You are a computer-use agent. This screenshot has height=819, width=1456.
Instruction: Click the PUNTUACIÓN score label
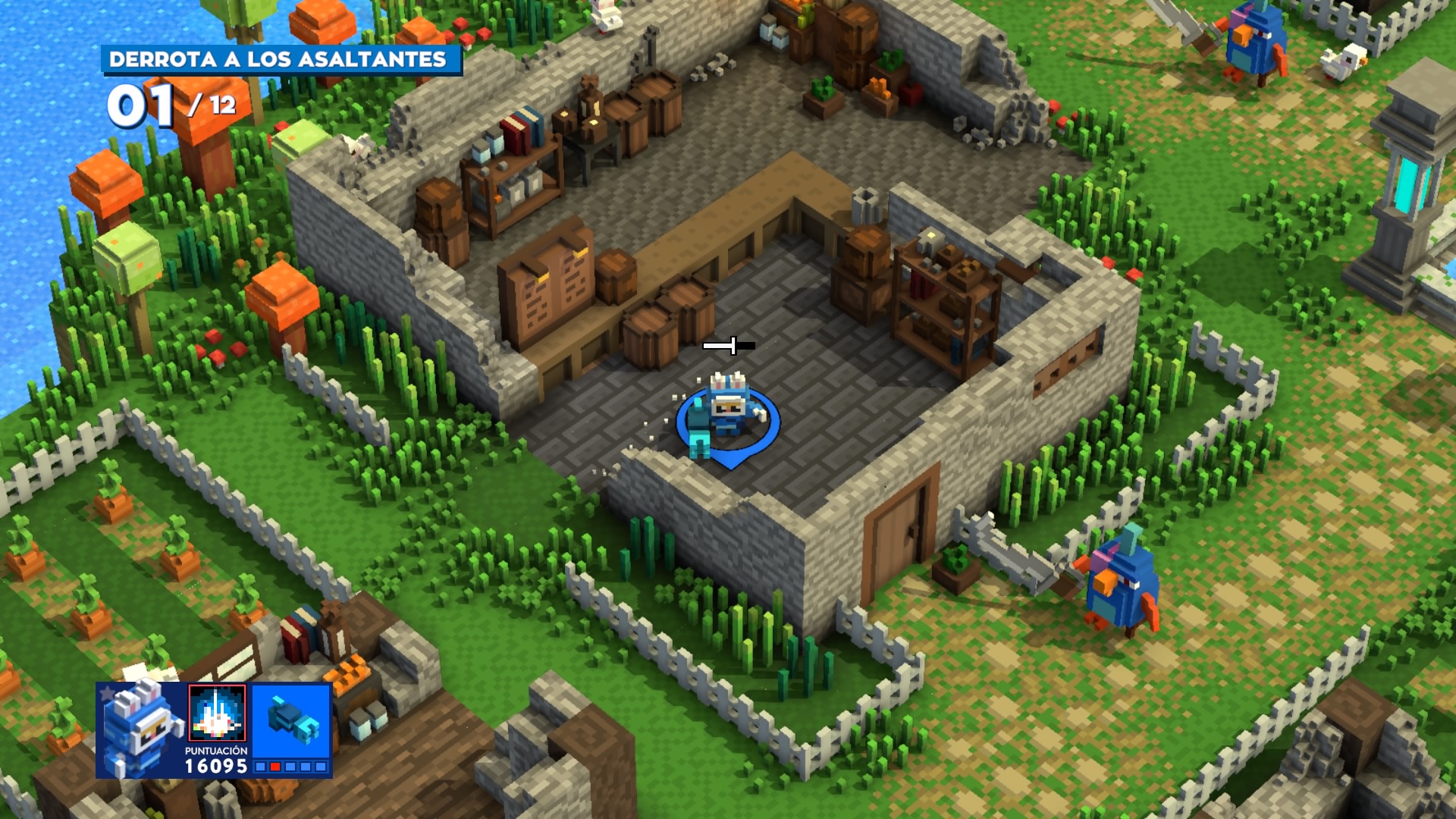216,751
